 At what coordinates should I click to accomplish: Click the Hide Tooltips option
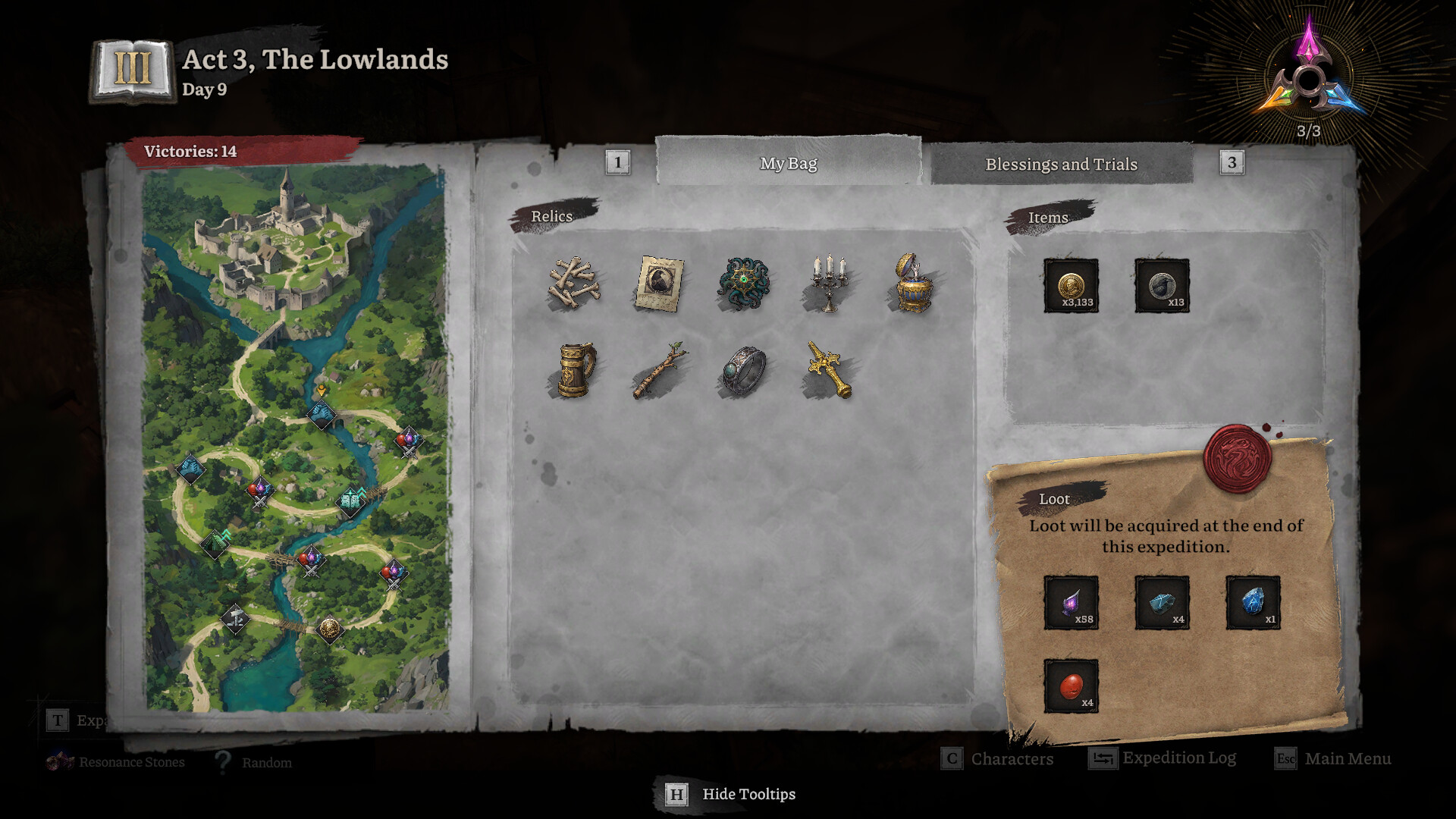731,794
